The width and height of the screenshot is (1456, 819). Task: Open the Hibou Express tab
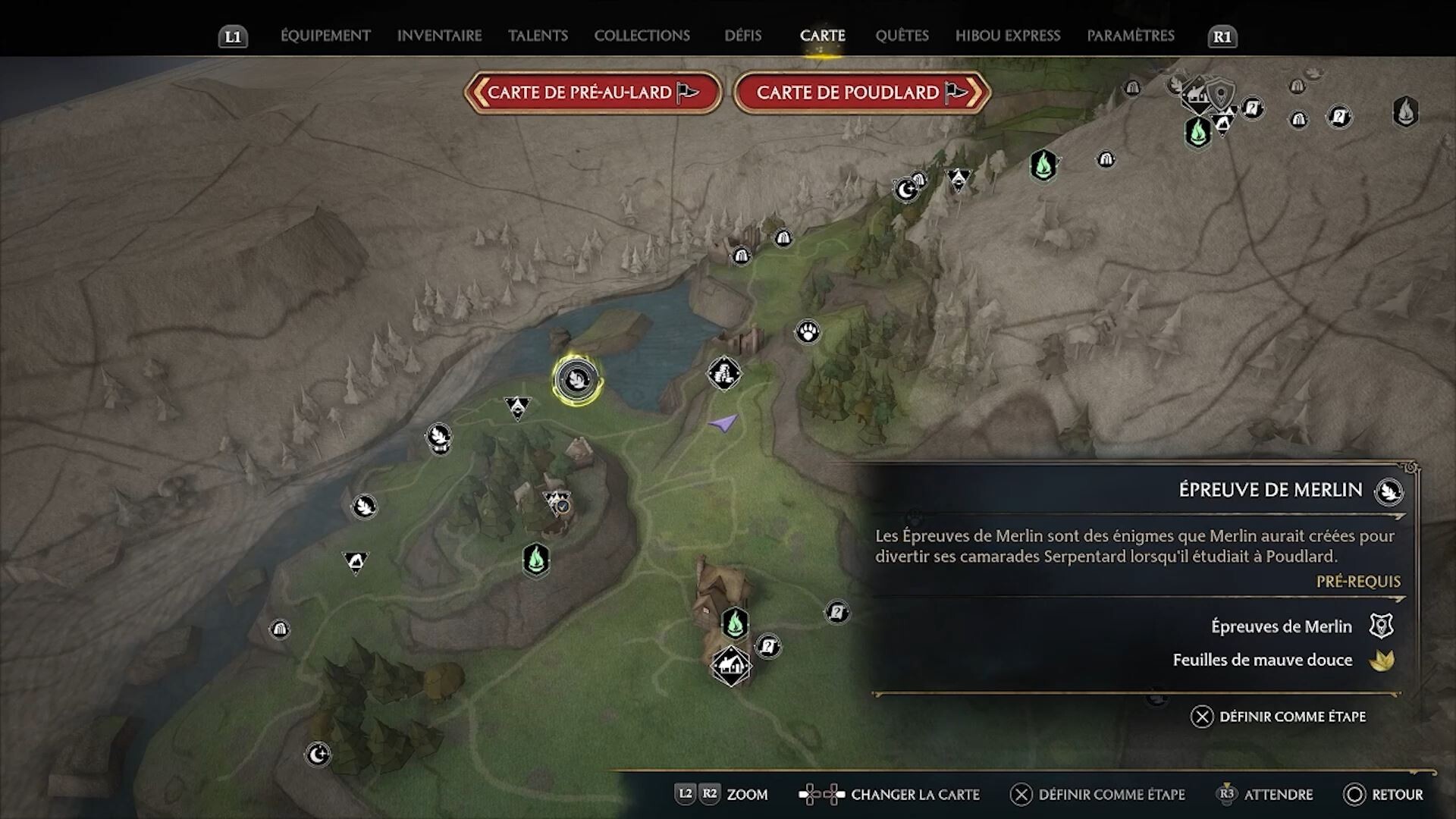[x=1007, y=36]
